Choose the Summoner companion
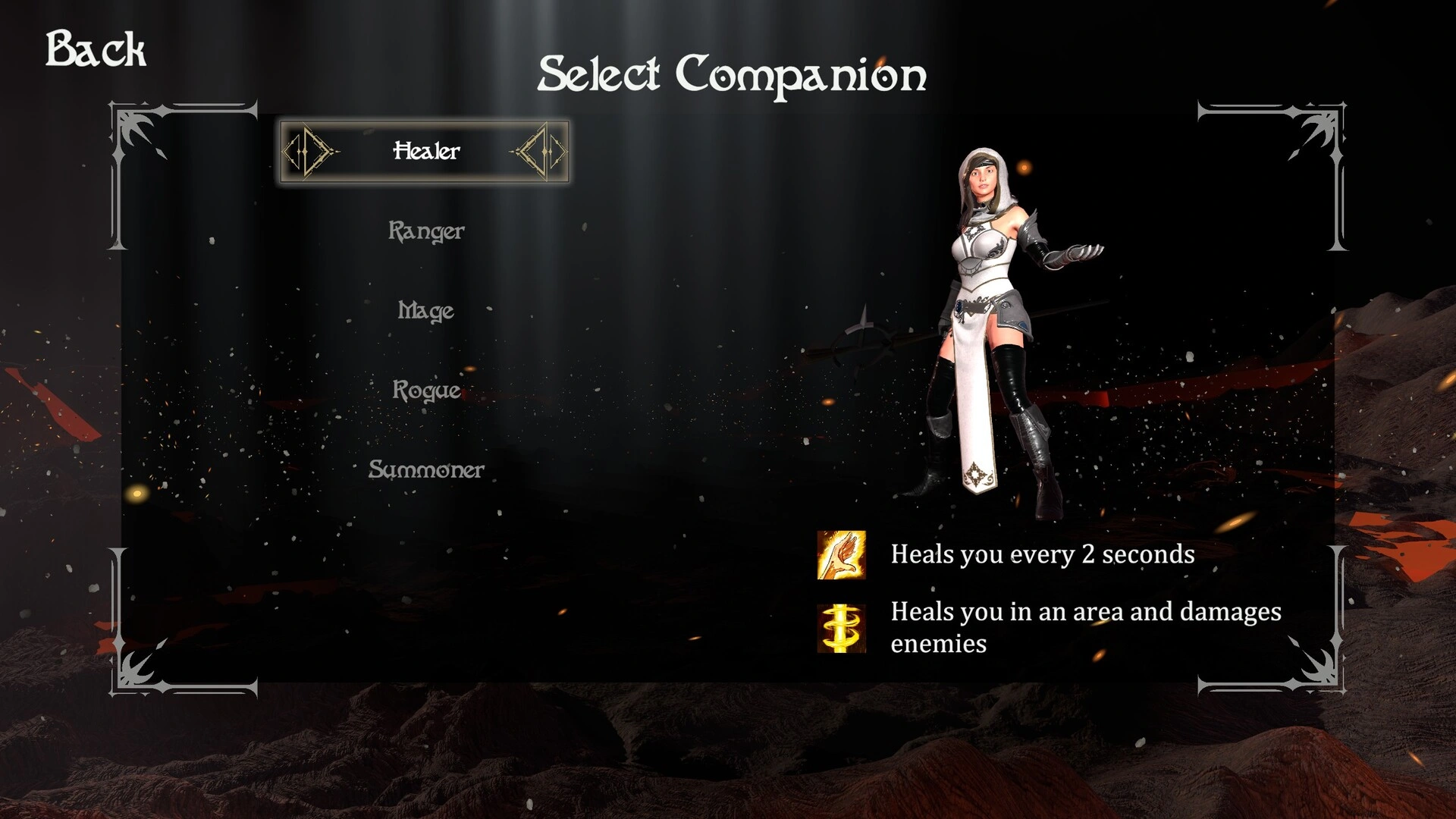The height and width of the screenshot is (819, 1456). pyautogui.click(x=426, y=469)
